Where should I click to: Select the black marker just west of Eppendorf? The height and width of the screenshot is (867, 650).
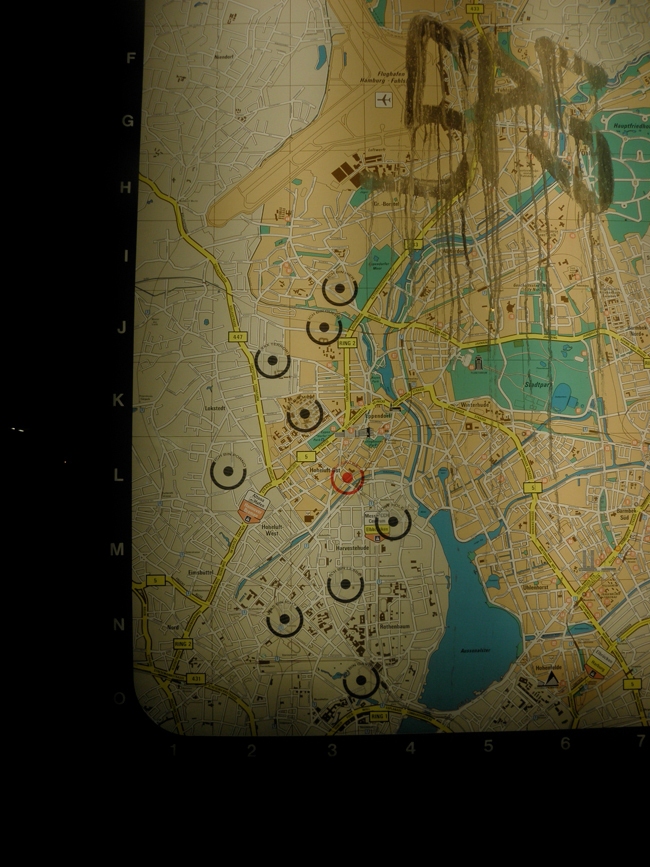(x=305, y=413)
